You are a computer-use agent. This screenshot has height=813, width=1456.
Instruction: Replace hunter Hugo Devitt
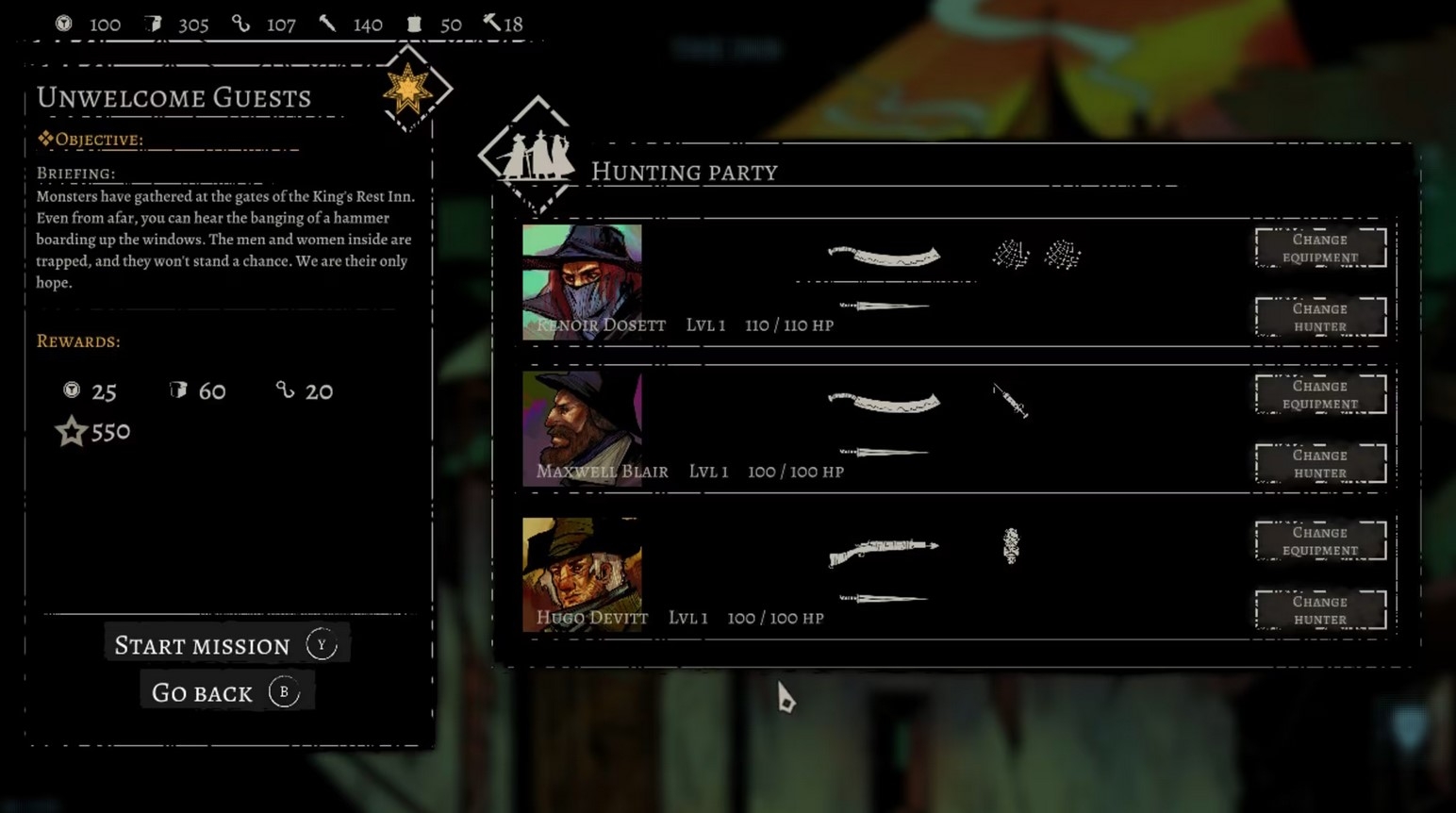click(1320, 610)
